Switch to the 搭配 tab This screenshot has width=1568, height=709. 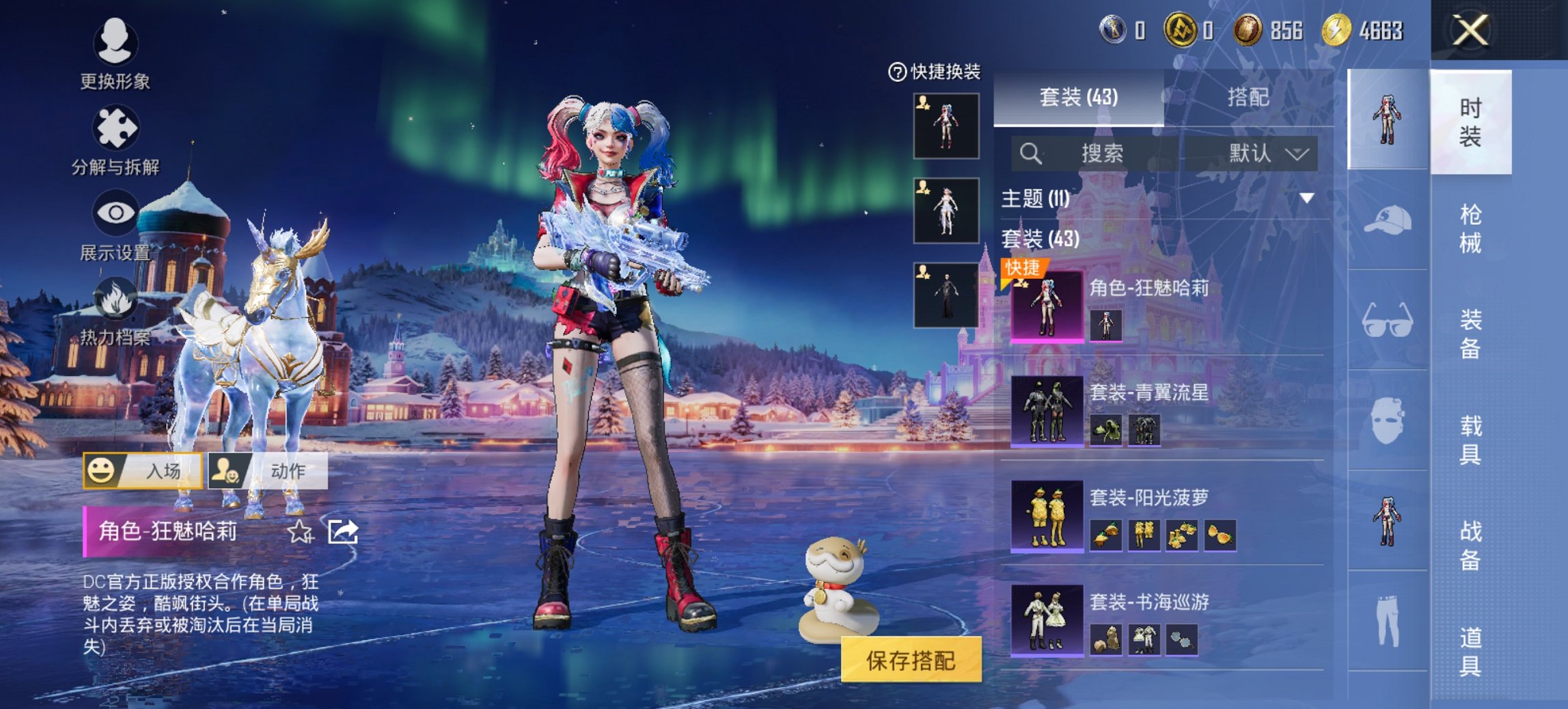[1248, 97]
